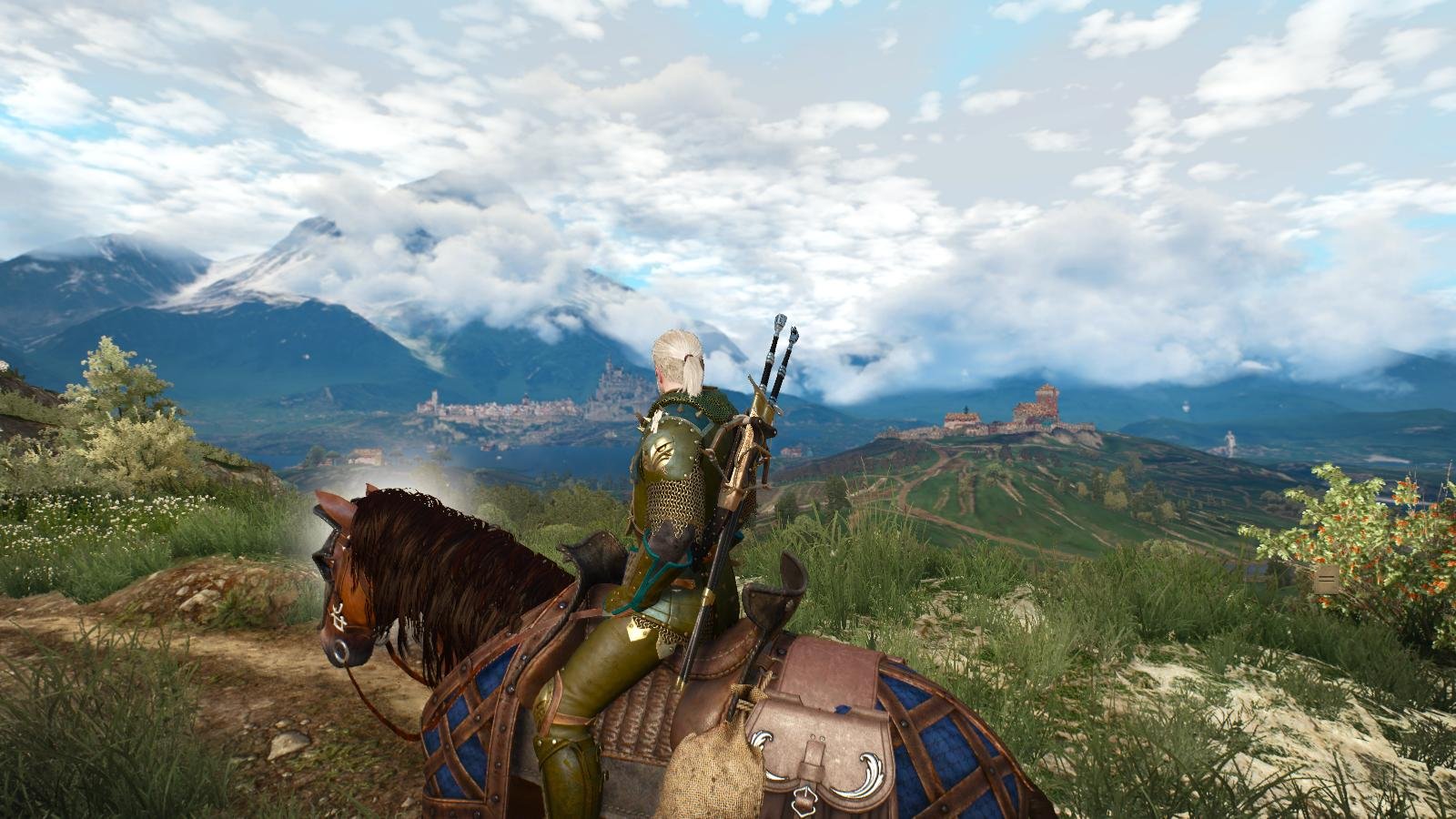Click the small brown two-line menu icon
The width and height of the screenshot is (1456, 819).
pyautogui.click(x=1326, y=579)
